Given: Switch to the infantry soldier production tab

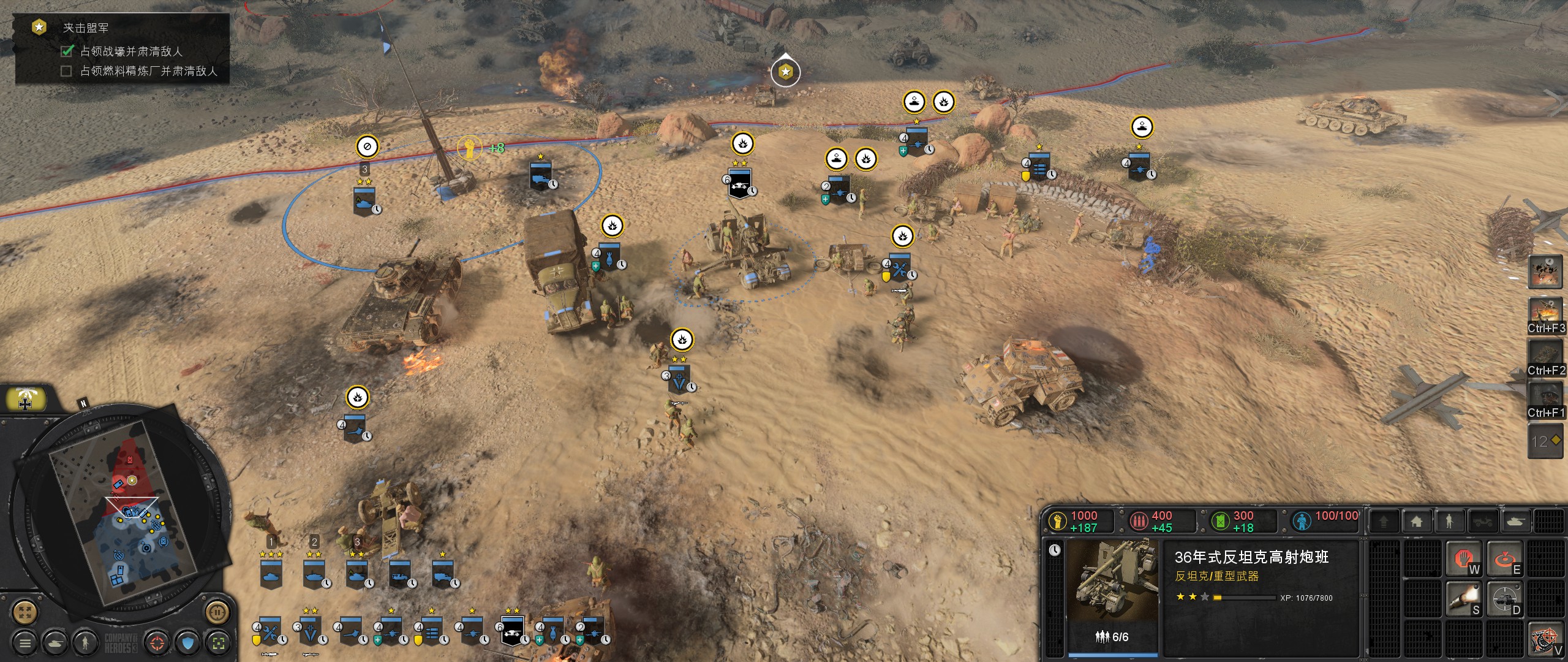Looking at the screenshot, I should 1449,522.
